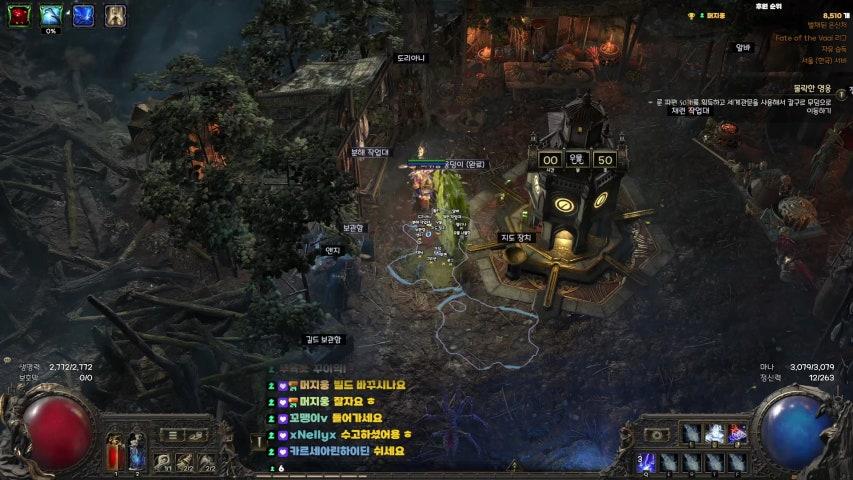Click the 알바 name label
The height and width of the screenshot is (480, 853).
coord(742,47)
